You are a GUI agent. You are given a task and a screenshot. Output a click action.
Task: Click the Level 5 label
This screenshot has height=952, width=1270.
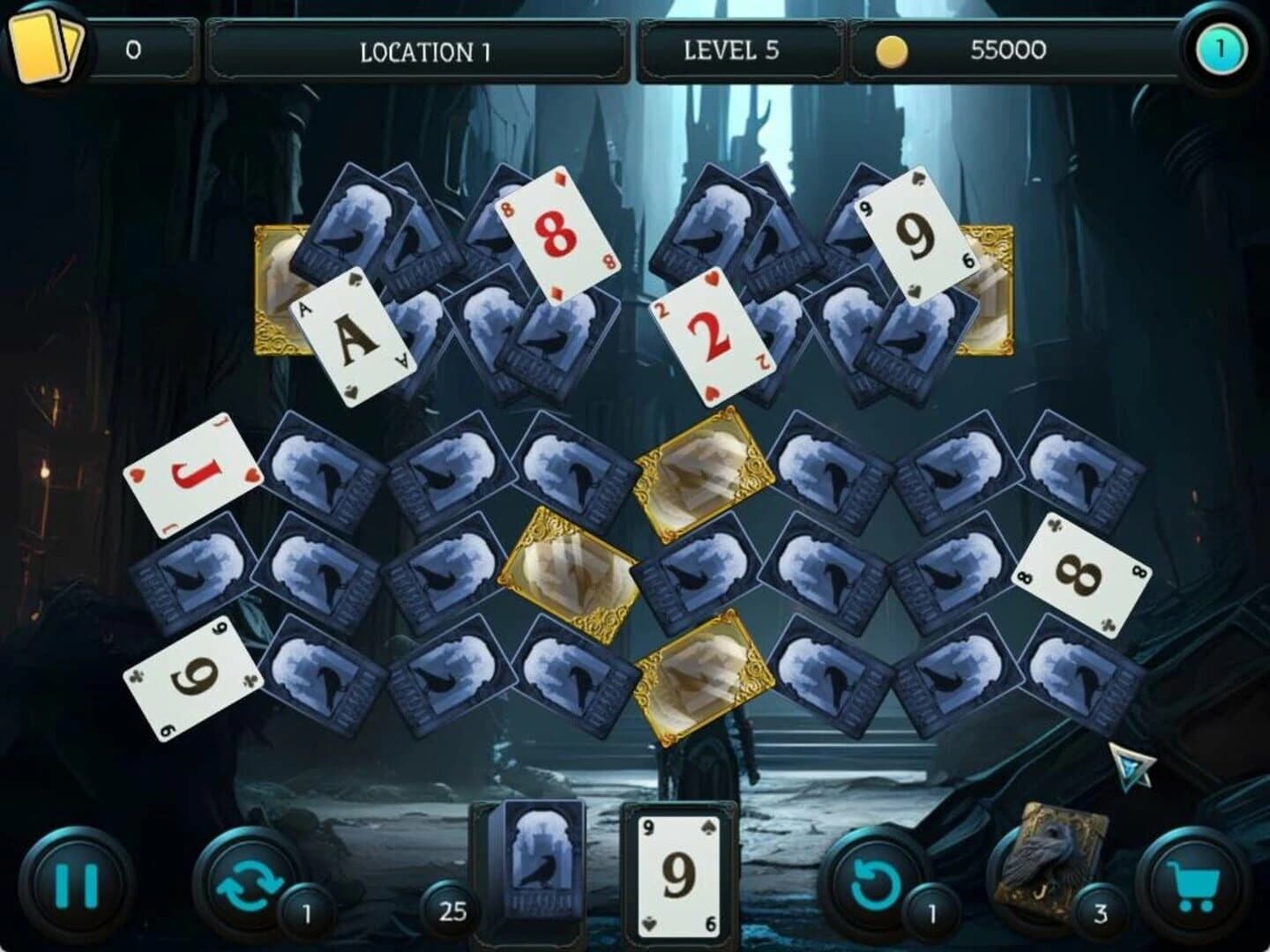(x=730, y=50)
